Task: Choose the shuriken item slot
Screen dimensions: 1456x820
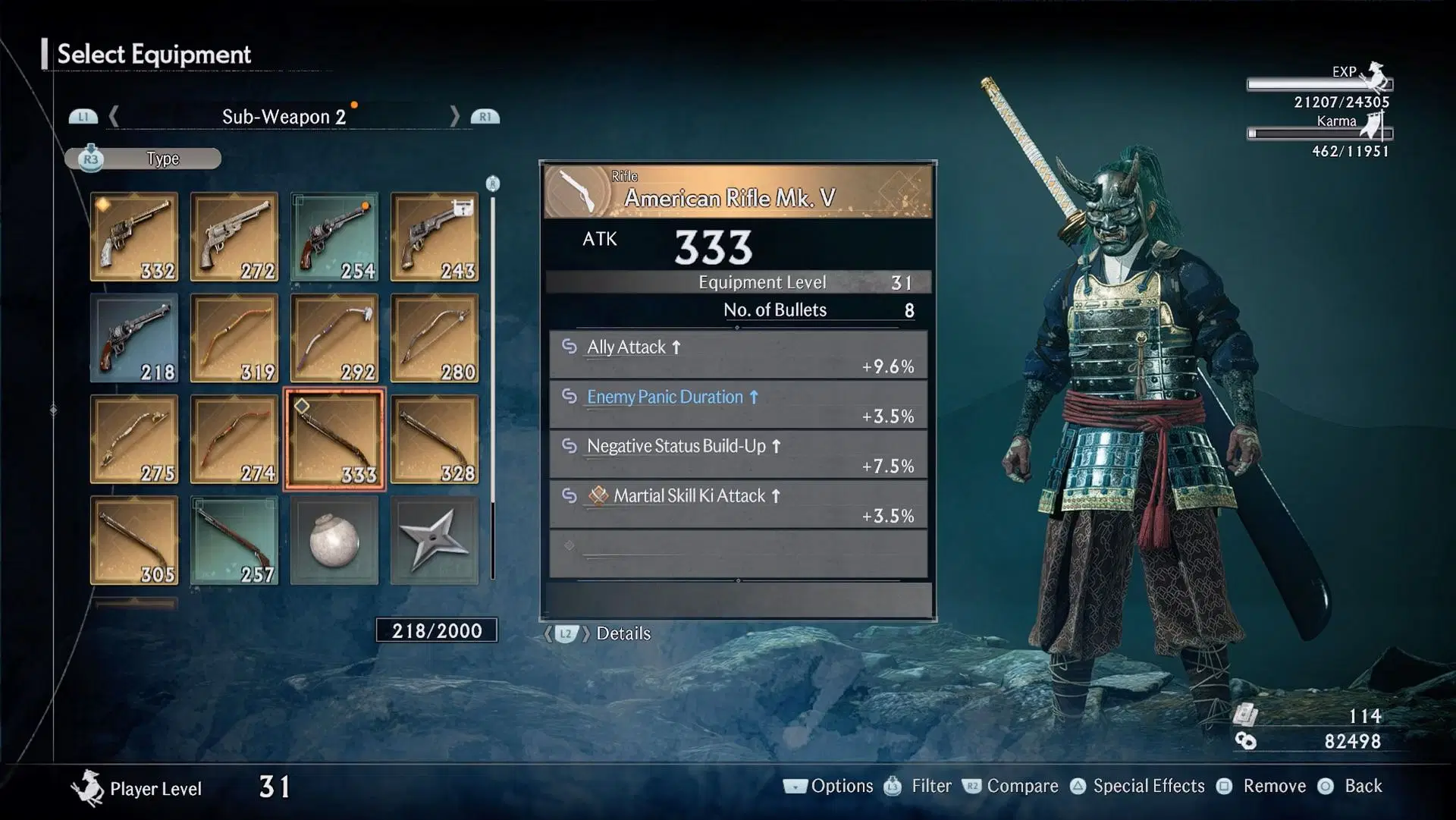Action: click(435, 540)
